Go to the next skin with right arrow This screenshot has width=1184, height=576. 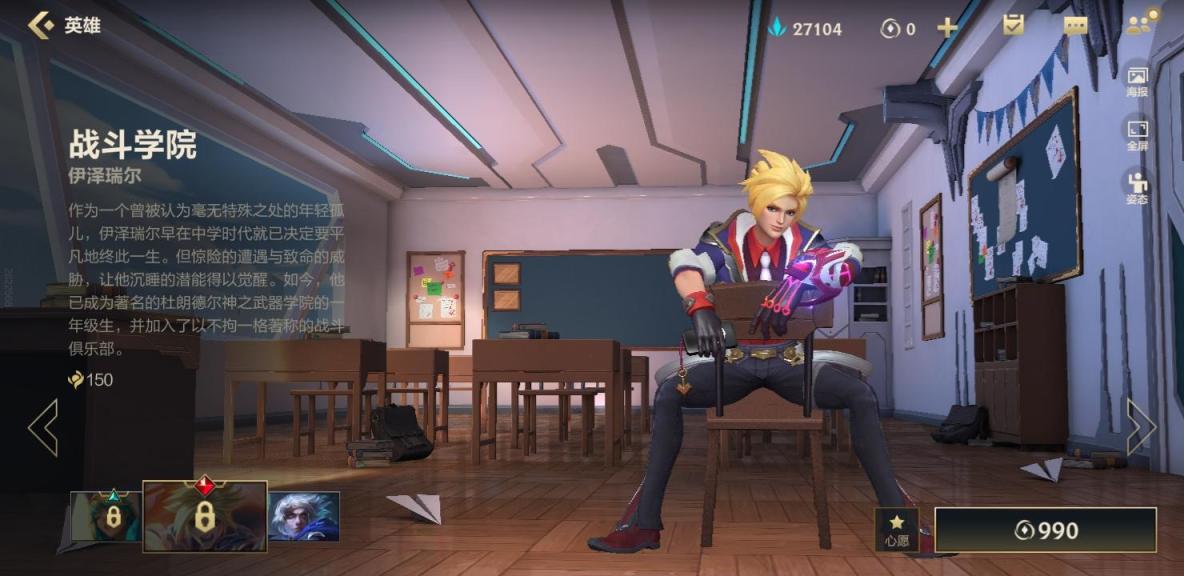[x=1141, y=428]
